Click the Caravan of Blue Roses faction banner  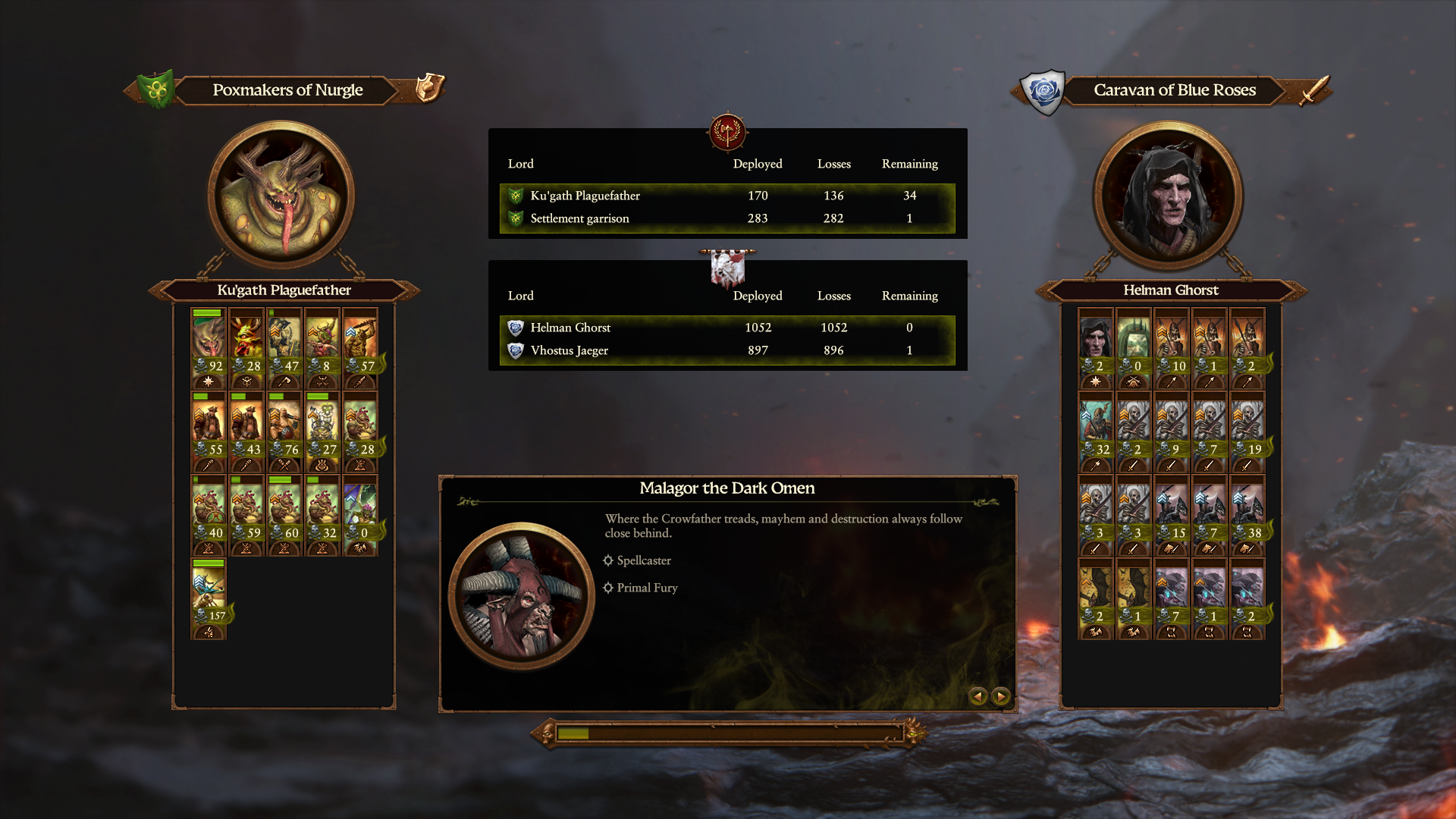(1174, 90)
